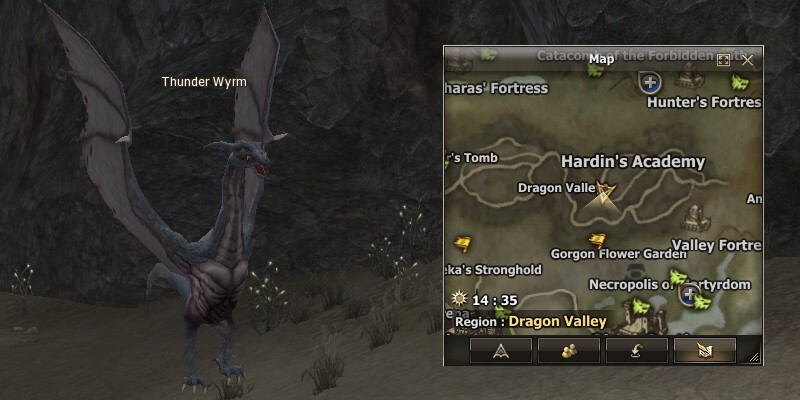800x400 pixels.
Task: Select the Hardin's Academy map label
Action: [633, 162]
